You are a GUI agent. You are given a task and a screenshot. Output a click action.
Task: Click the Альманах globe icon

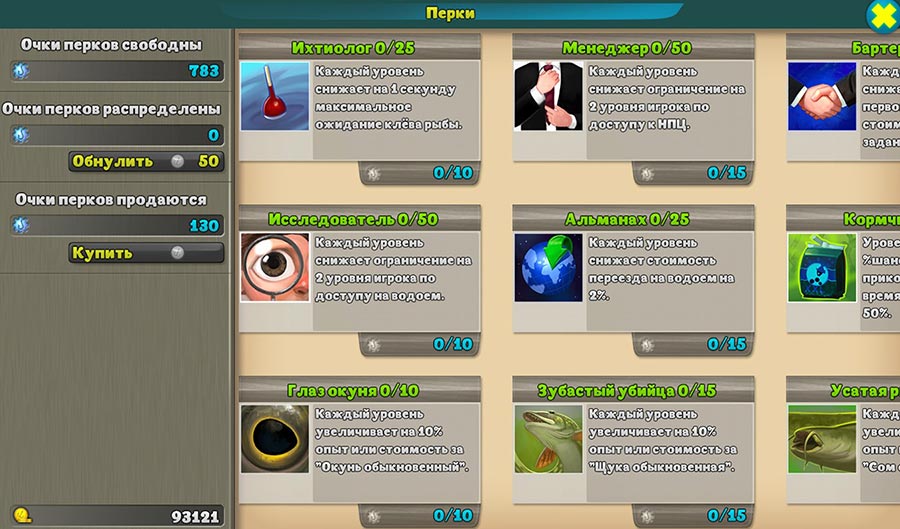[x=548, y=267]
